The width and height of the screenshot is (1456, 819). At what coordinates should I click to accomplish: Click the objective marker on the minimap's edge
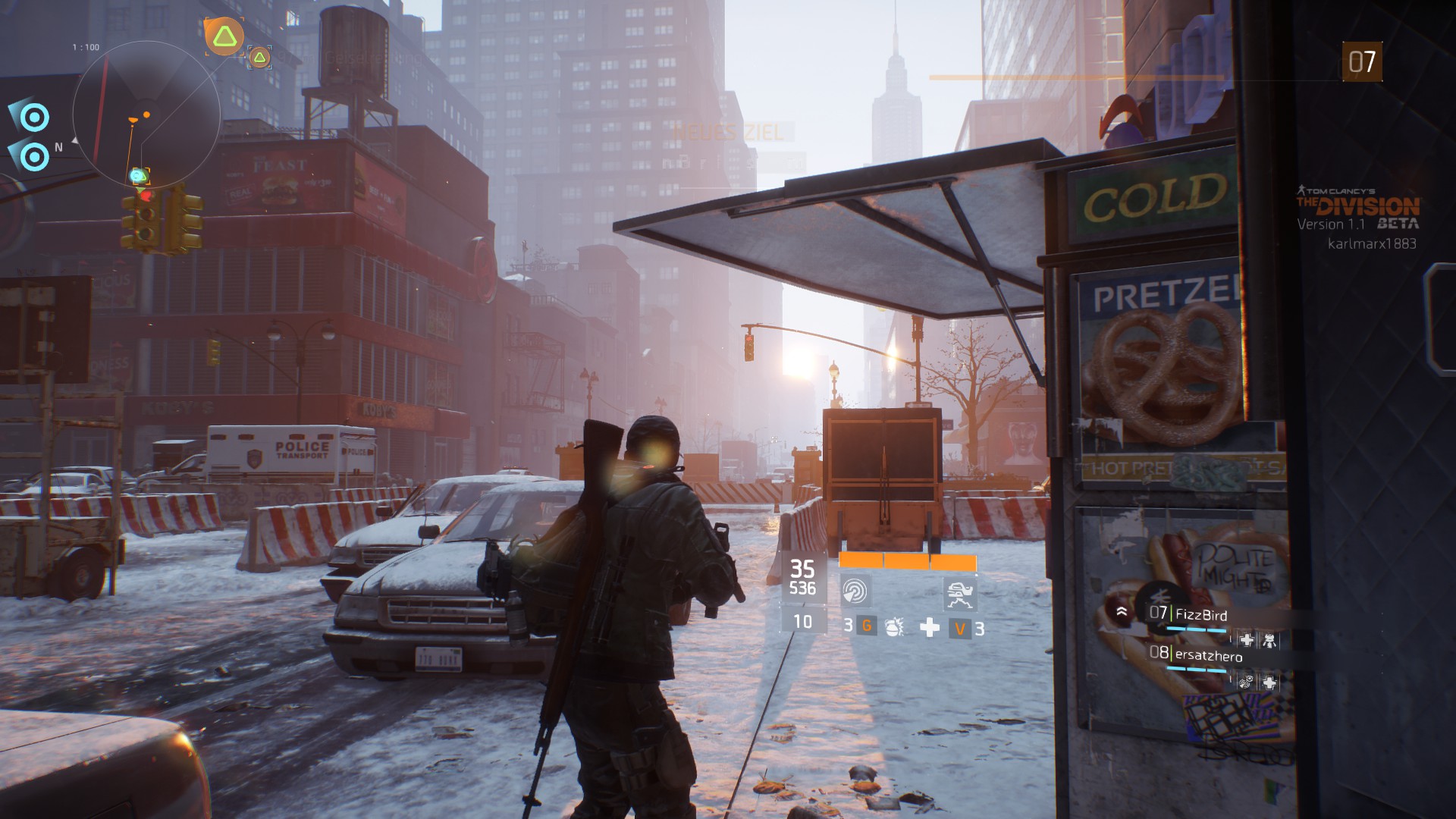[139, 177]
